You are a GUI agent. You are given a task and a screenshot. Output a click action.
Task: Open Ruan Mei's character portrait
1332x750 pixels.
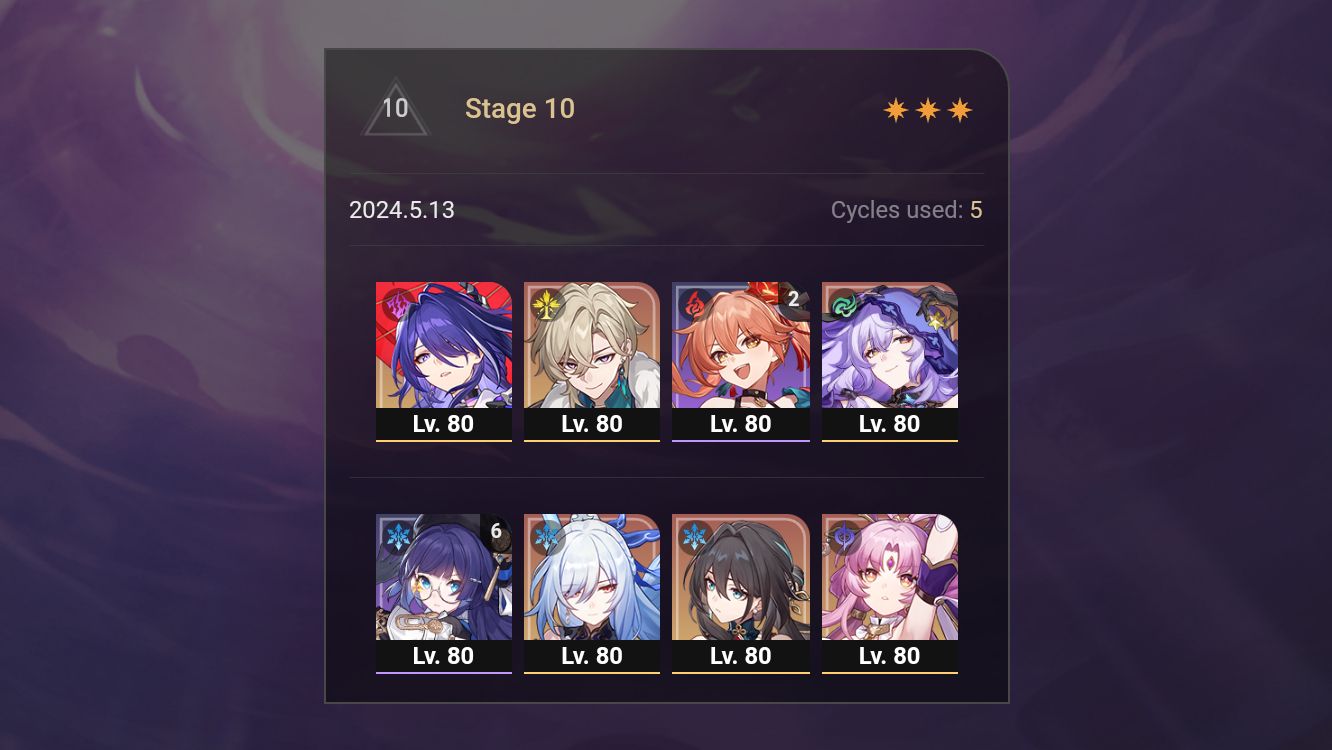point(741,578)
